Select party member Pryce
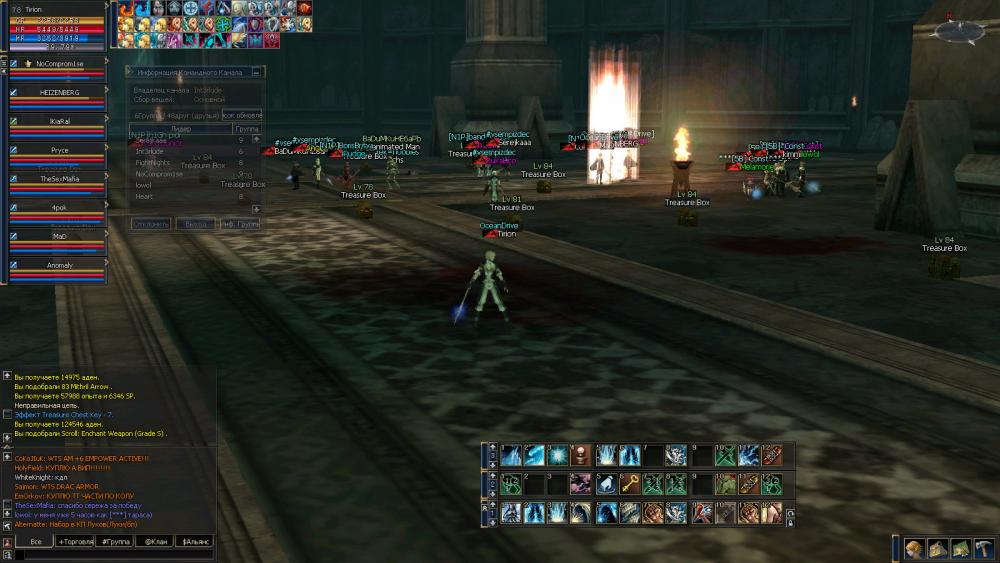Image resolution: width=1000 pixels, height=563 pixels. pos(59,150)
